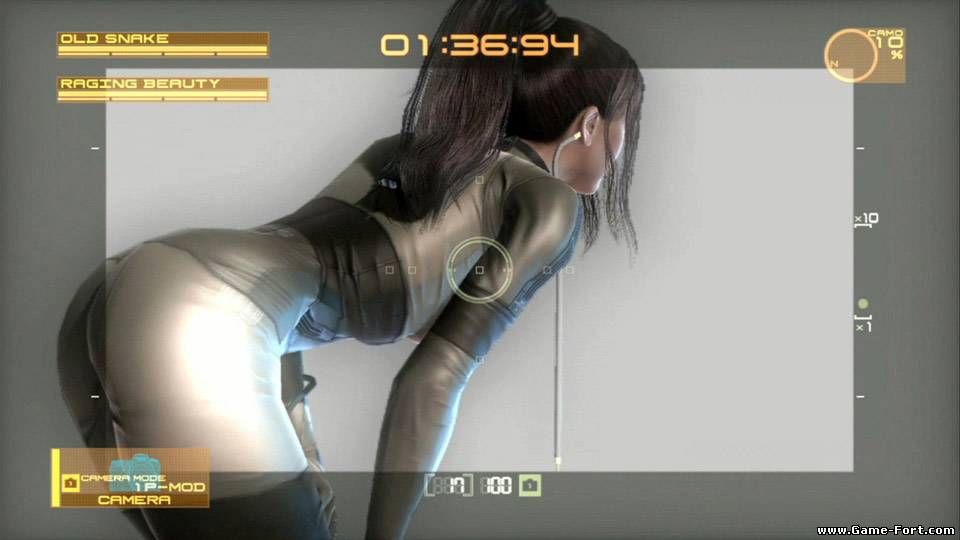Click the camera zoom scale

[x=864, y=270]
